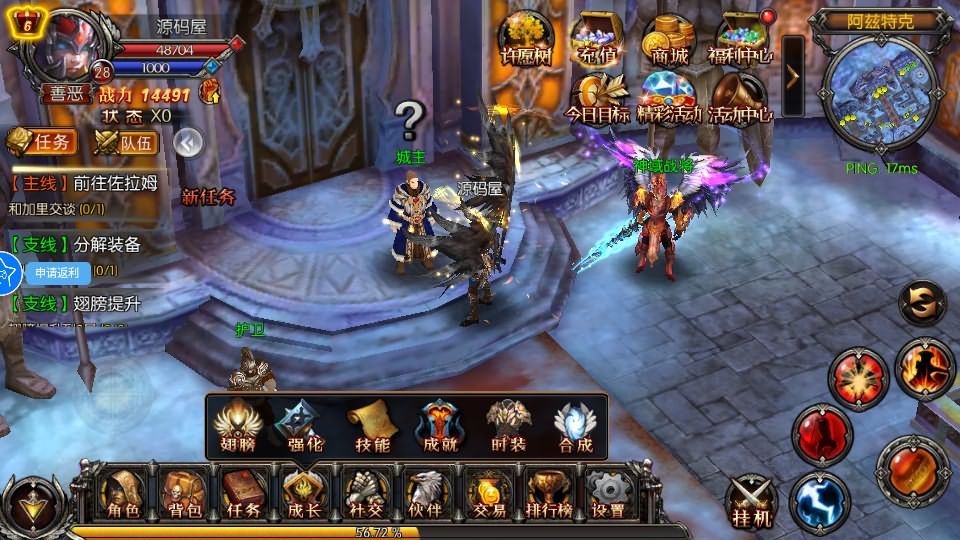Open the 活动中心 activity center
This screenshot has height=540, width=960.
740,99
